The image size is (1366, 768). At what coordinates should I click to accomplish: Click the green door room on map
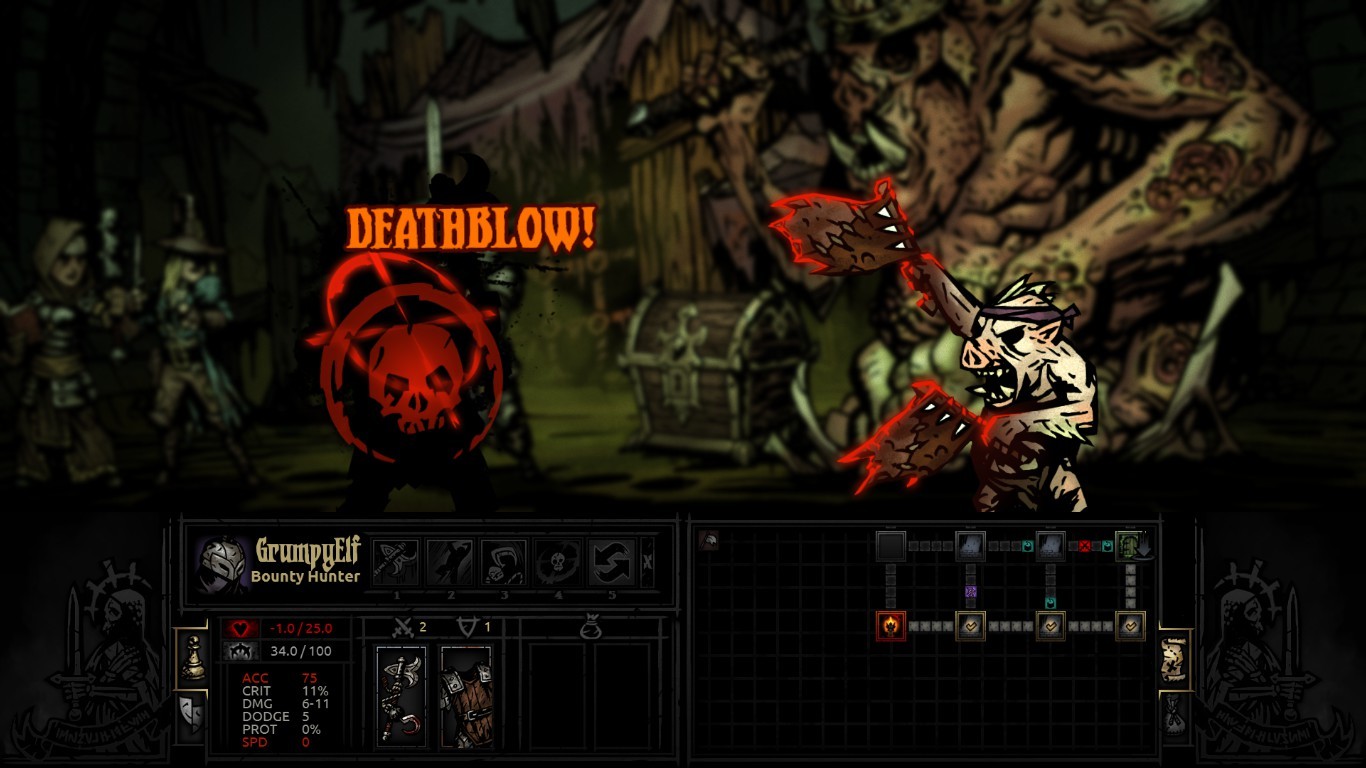point(1130,546)
